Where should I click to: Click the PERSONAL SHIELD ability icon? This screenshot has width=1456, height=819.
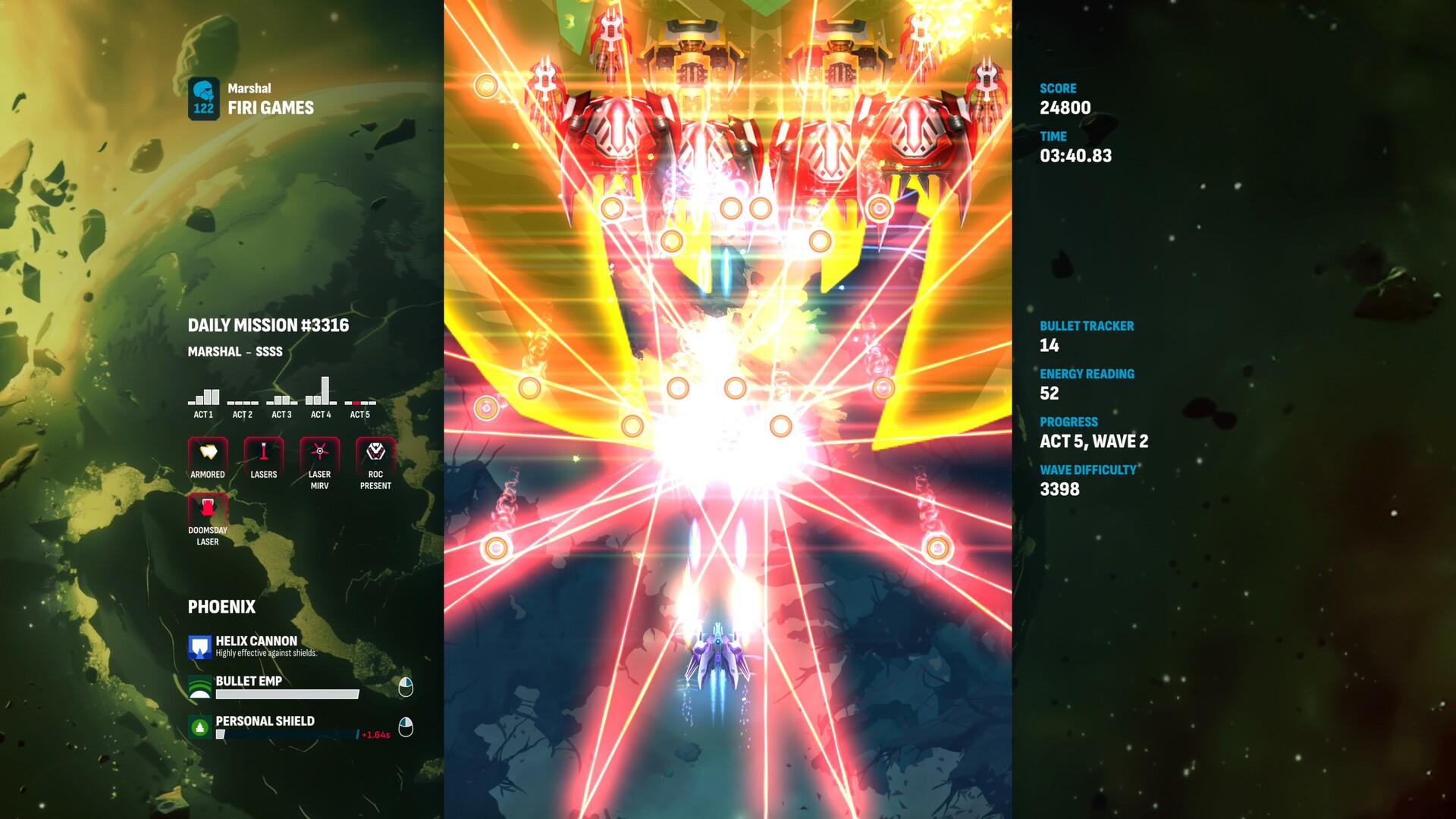tap(199, 726)
